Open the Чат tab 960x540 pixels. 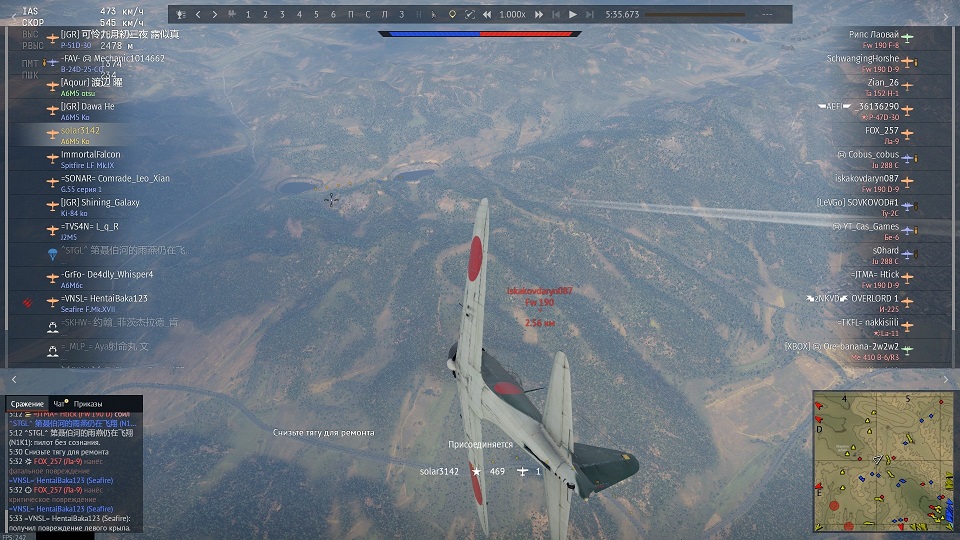[x=58, y=404]
